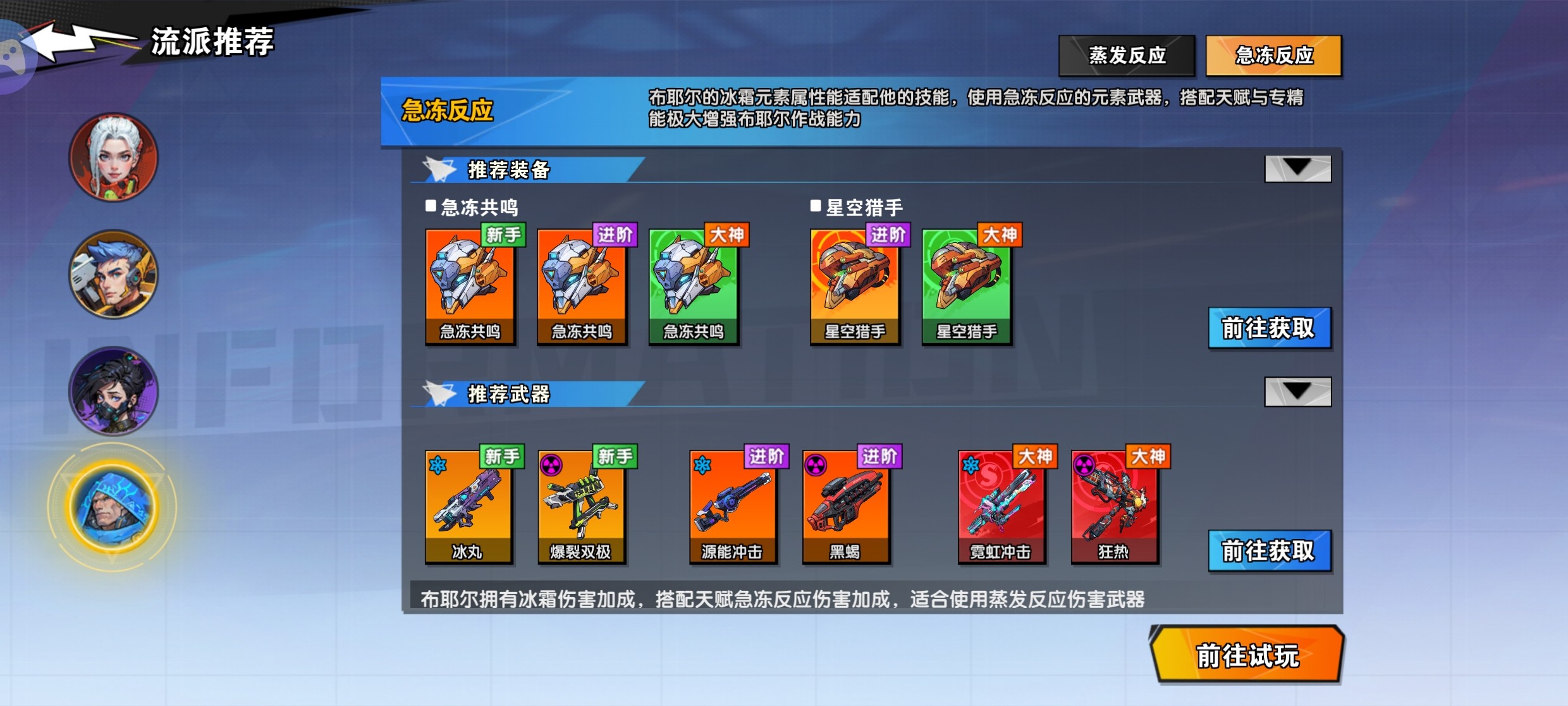Select the 大神 急冻共鸣 green equipment
The image size is (1568, 706).
694,287
